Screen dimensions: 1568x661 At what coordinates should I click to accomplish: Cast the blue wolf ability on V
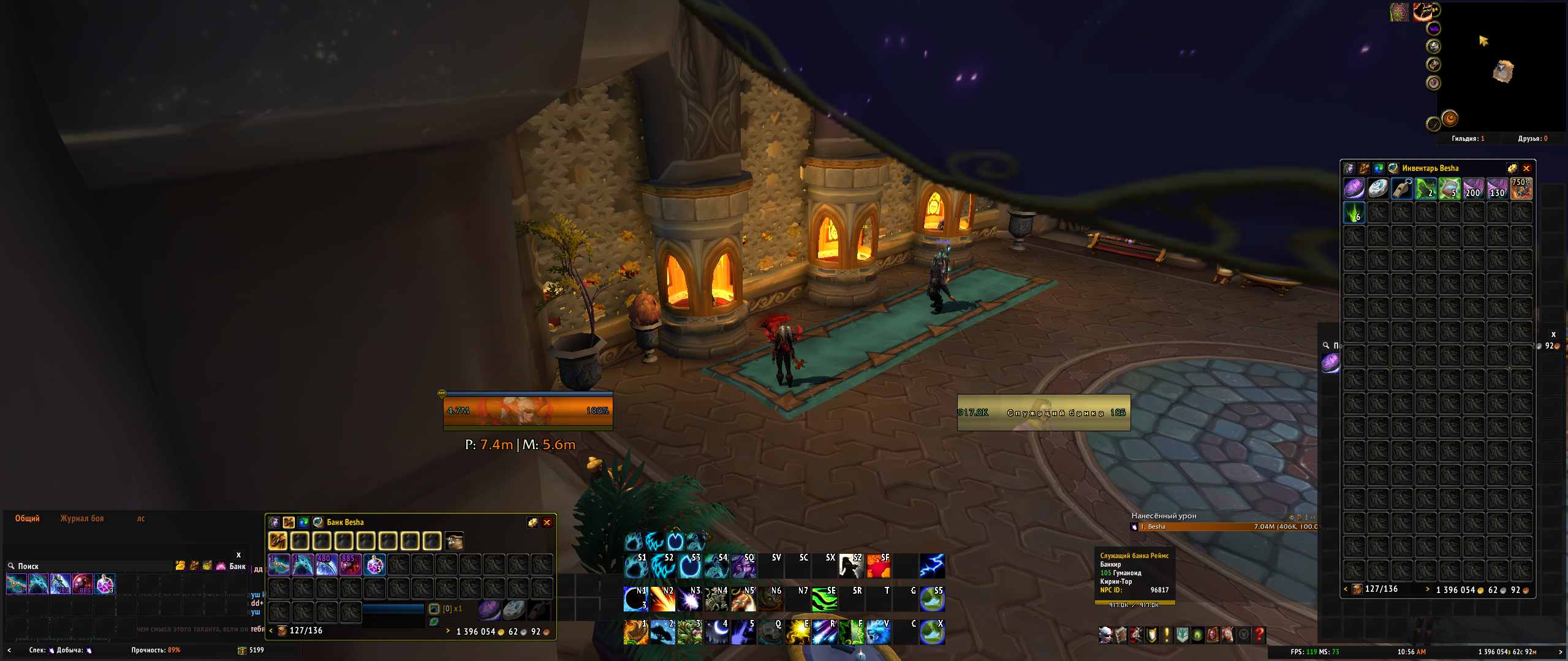tap(877, 632)
